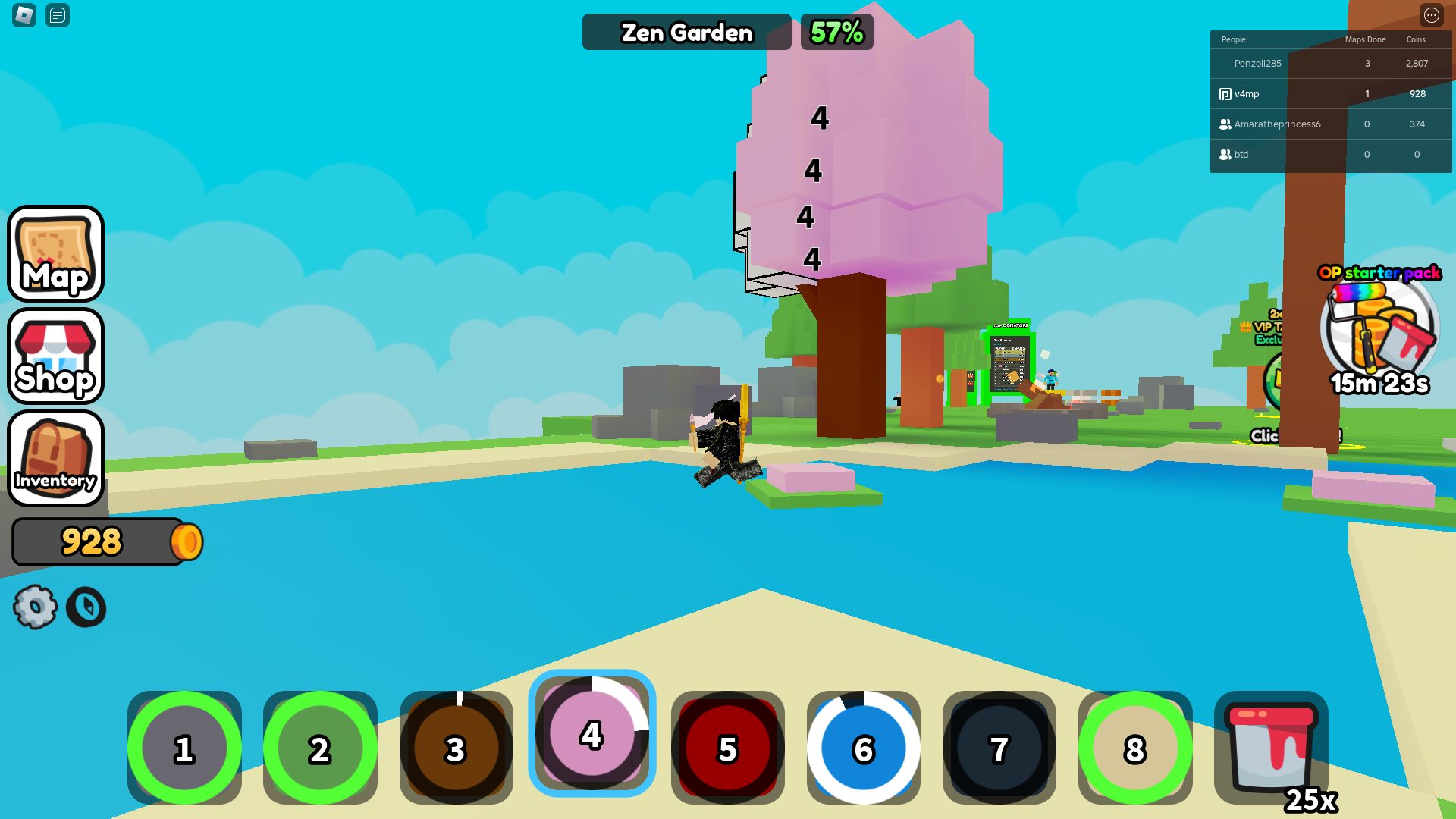1456x819 pixels.
Task: Open the Inventory backpack
Action: (x=55, y=458)
